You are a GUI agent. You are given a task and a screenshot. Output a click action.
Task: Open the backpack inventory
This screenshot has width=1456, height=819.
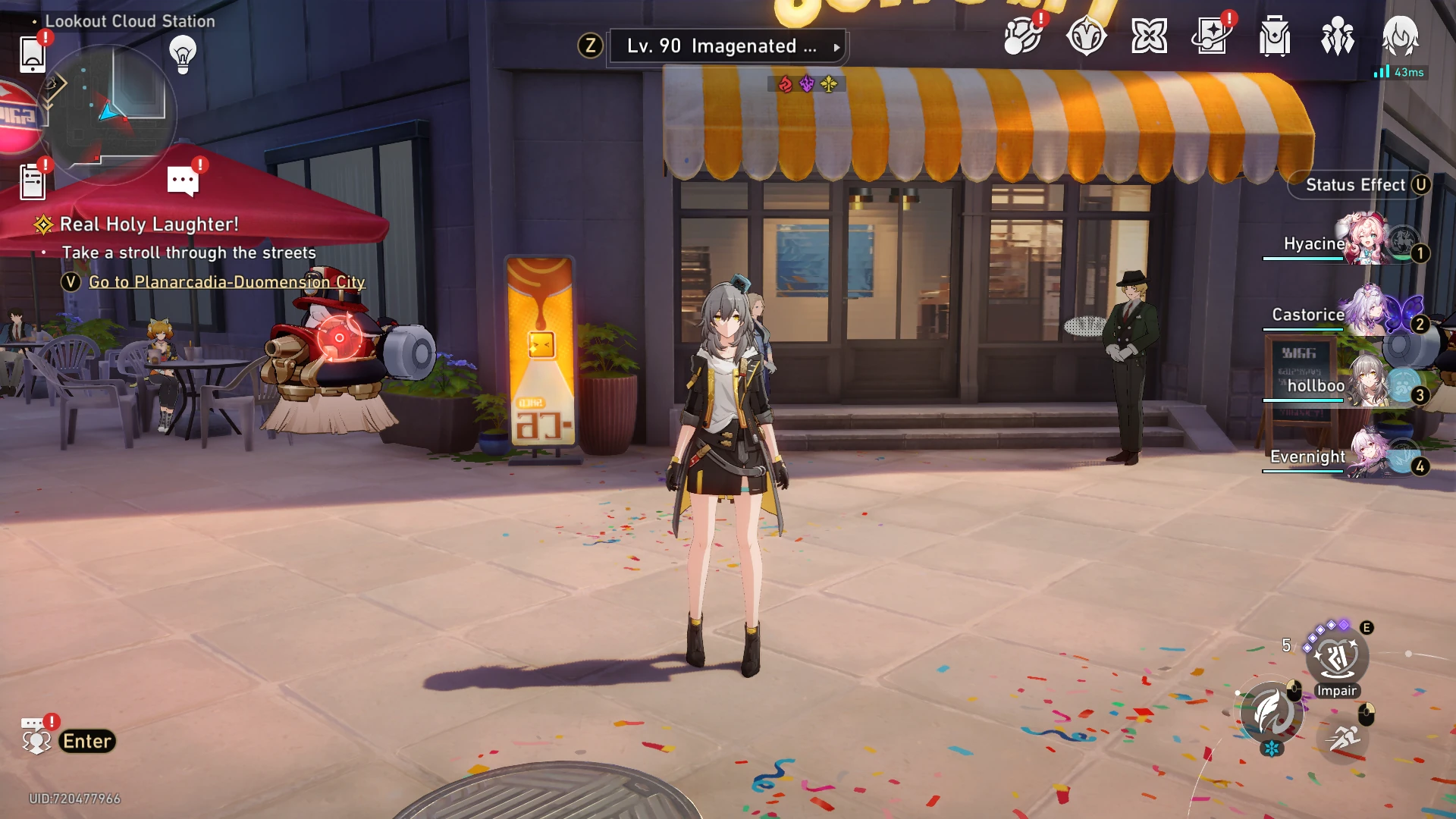coord(1275,36)
